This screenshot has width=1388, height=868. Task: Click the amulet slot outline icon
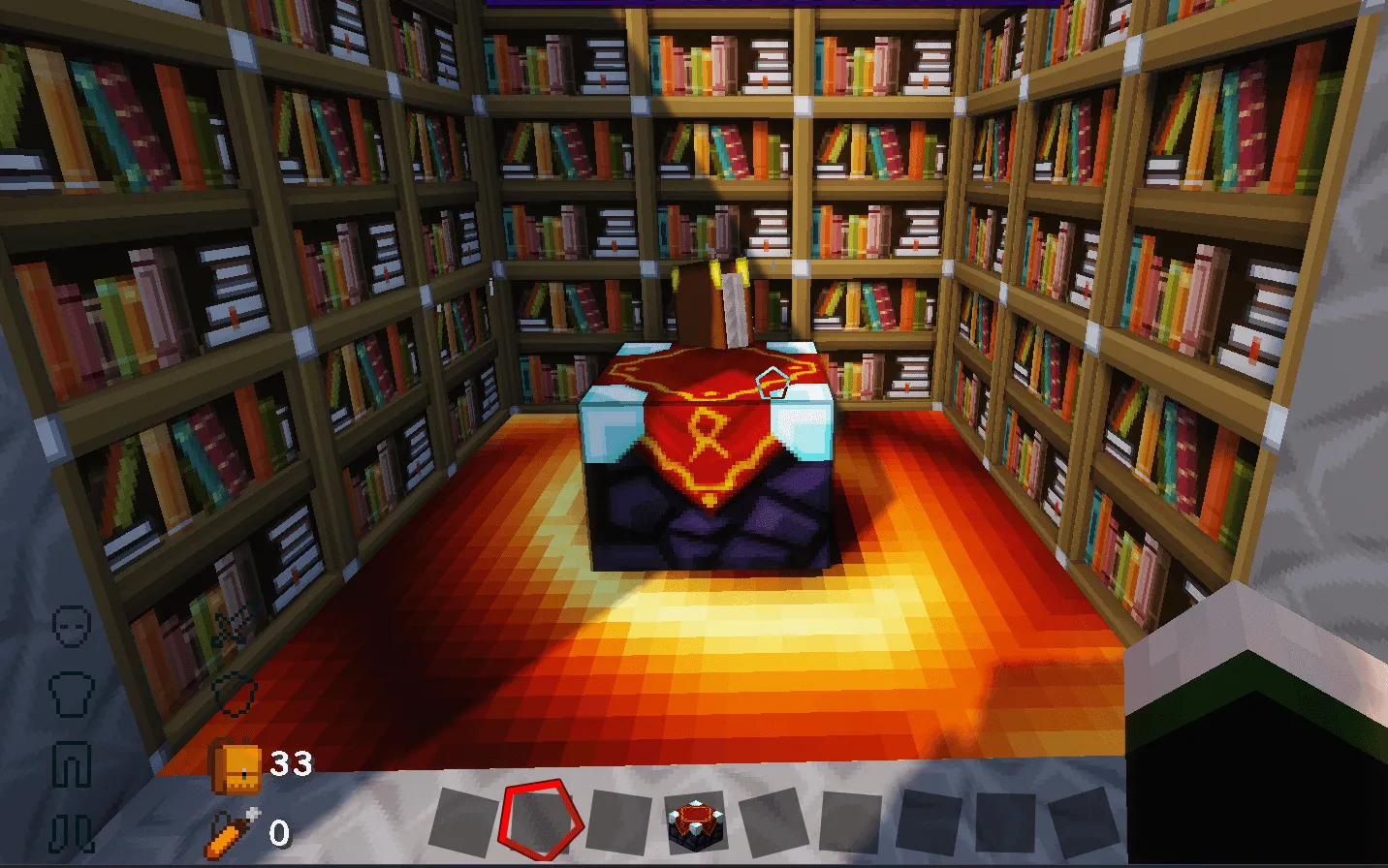[233, 694]
